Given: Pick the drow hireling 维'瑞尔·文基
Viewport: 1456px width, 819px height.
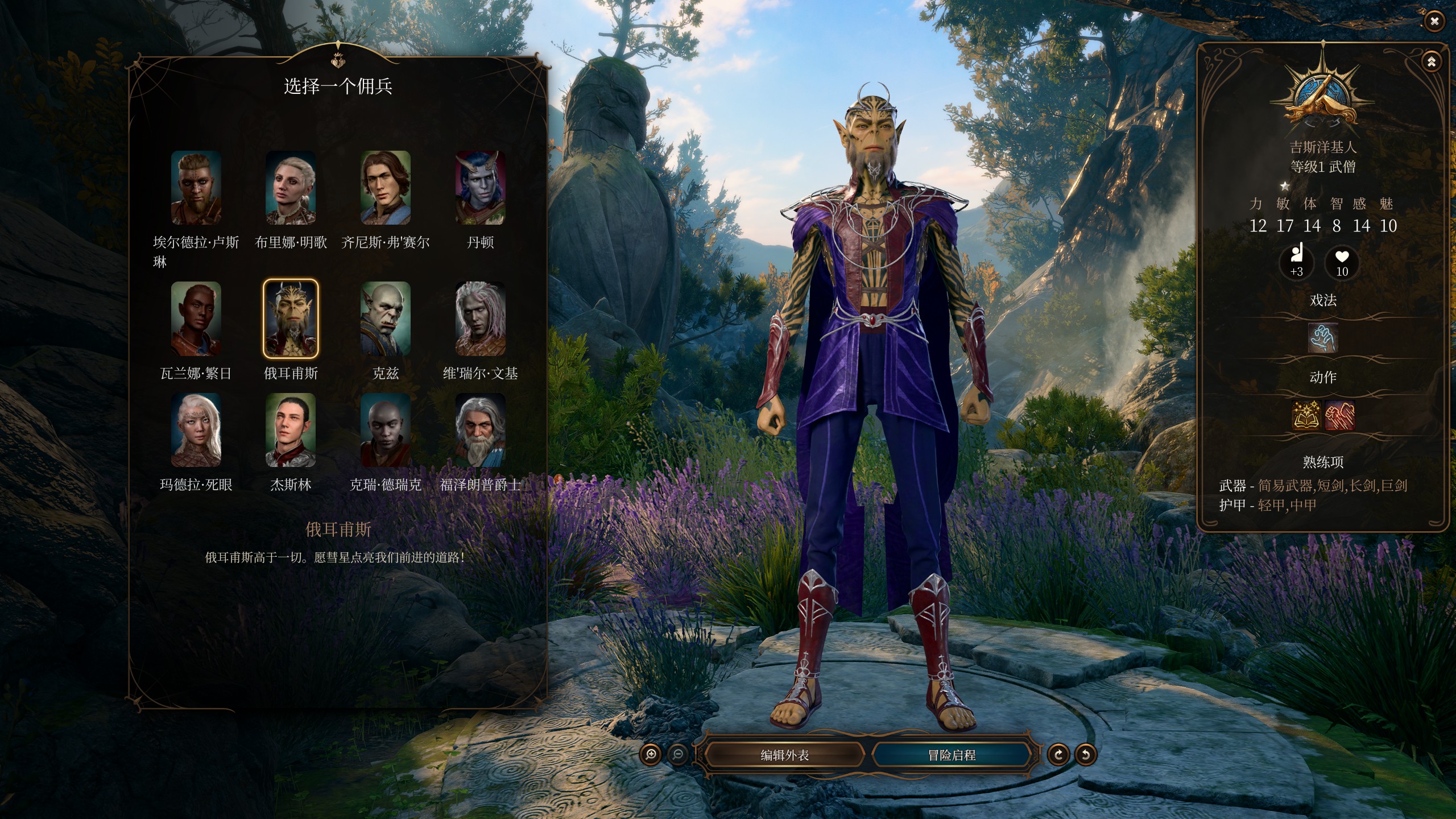Looking at the screenshot, I should 480,318.
